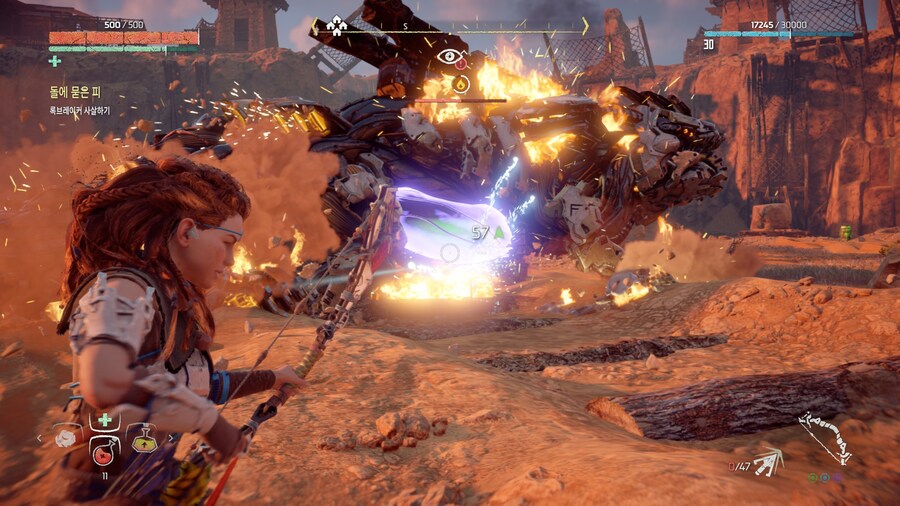Viewport: 900px width, 506px height.
Task: Select the triple arrow ammo icon
Action: [x=768, y=461]
